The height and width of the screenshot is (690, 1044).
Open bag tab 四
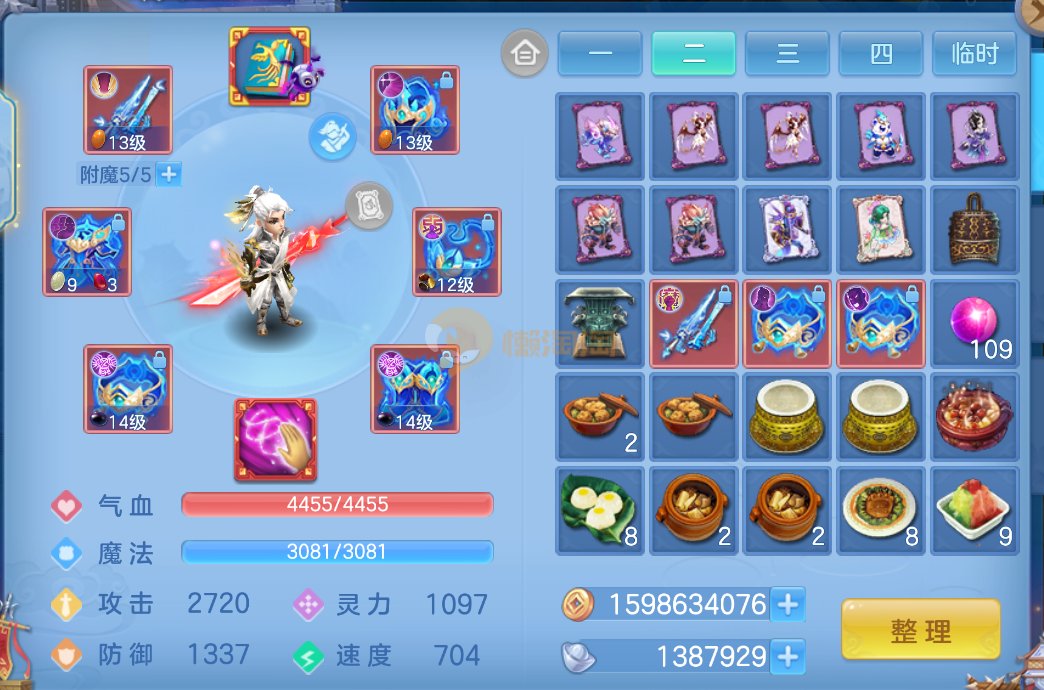[881, 53]
